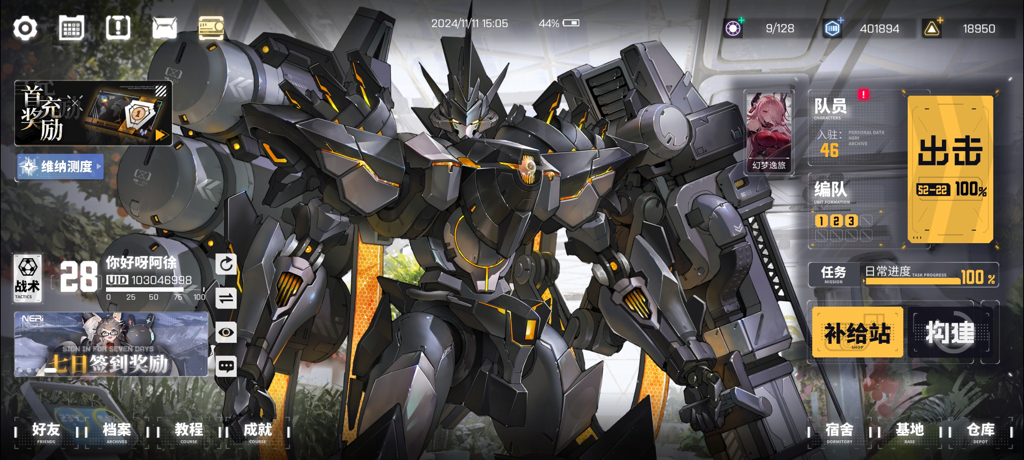The image size is (1024, 460).
Task: Click the swap arrows icon
Action: 226,298
